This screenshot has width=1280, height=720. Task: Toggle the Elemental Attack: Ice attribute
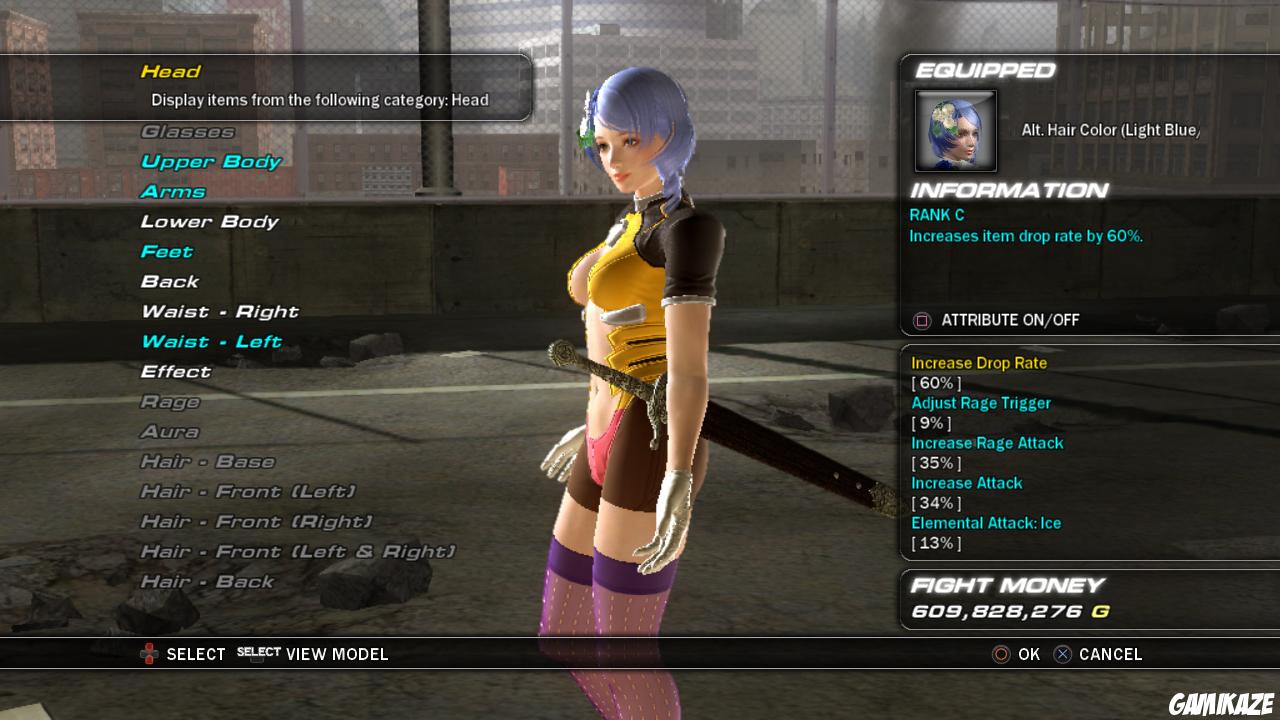pyautogui.click(x=986, y=522)
